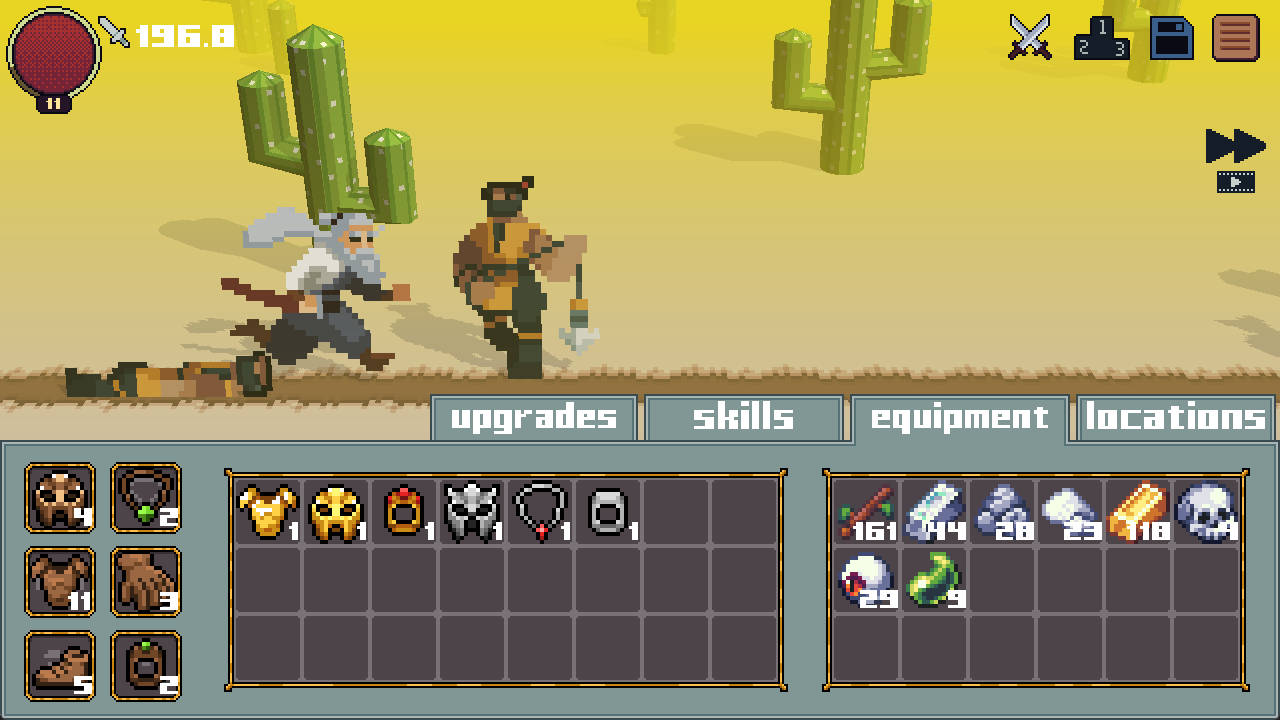Open the wooden crate menu icon
Screen dimensions: 1280x720
pyautogui.click(x=1237, y=40)
